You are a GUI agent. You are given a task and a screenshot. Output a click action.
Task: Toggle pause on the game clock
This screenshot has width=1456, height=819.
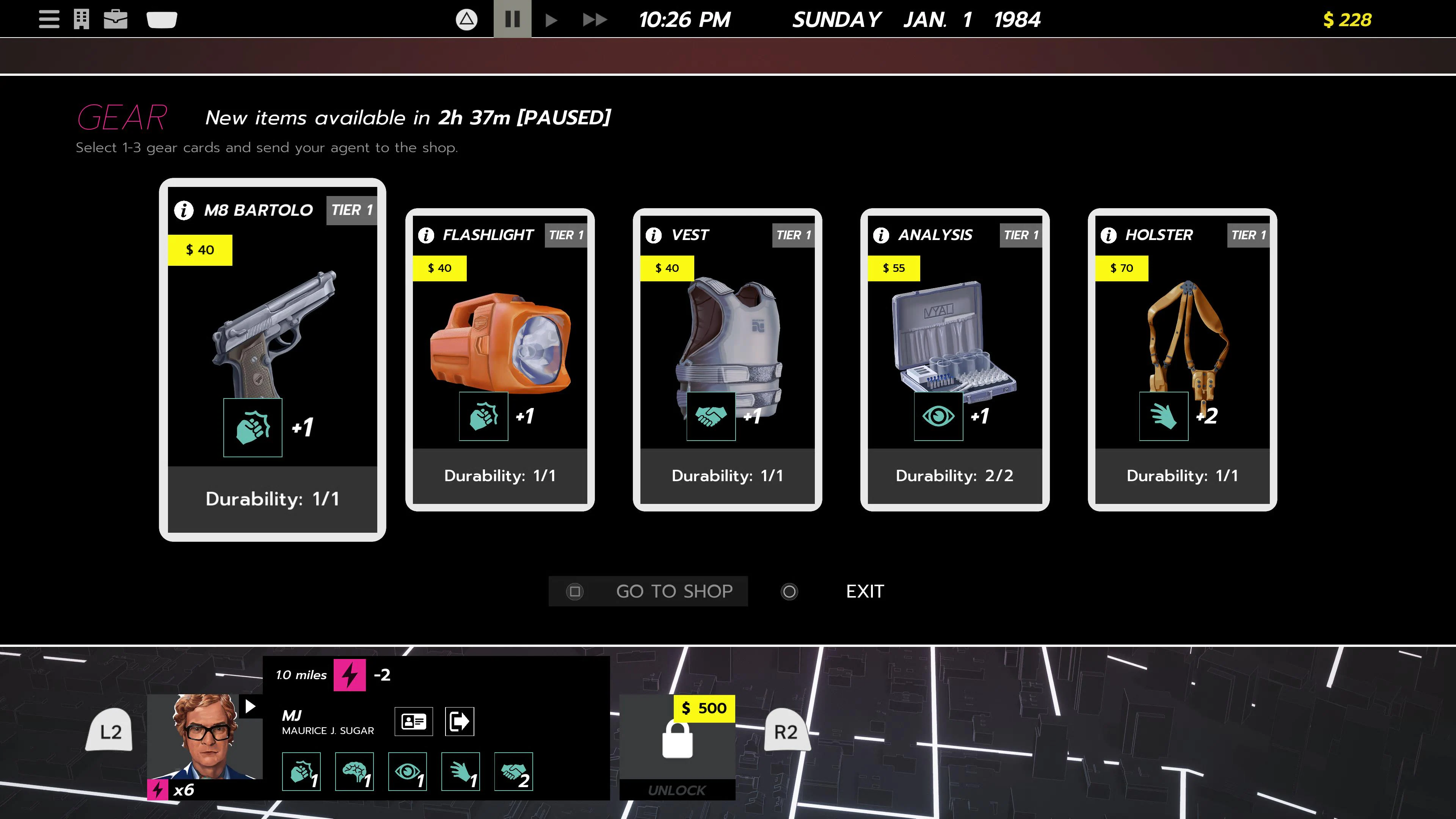pyautogui.click(x=511, y=19)
